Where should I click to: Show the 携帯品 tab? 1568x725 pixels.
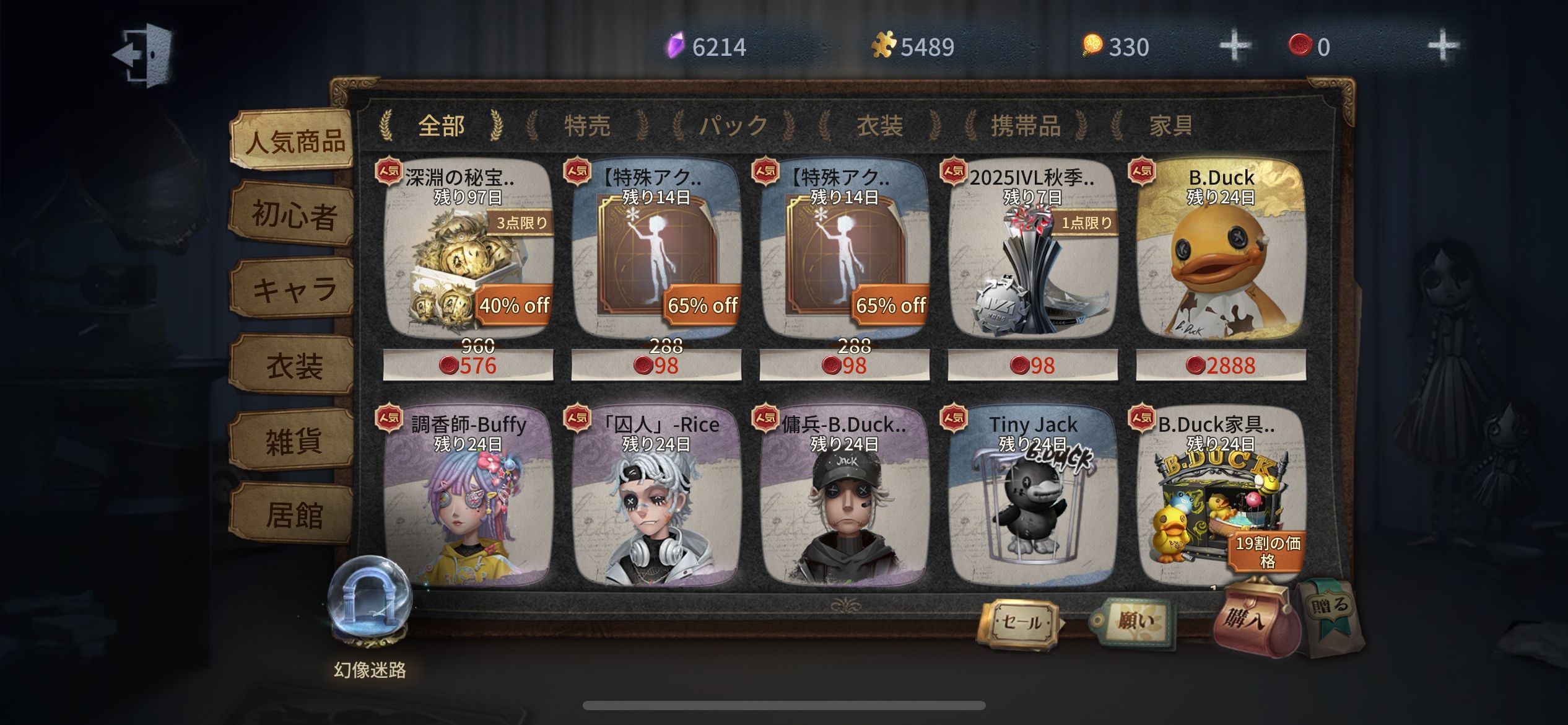pyautogui.click(x=1026, y=126)
